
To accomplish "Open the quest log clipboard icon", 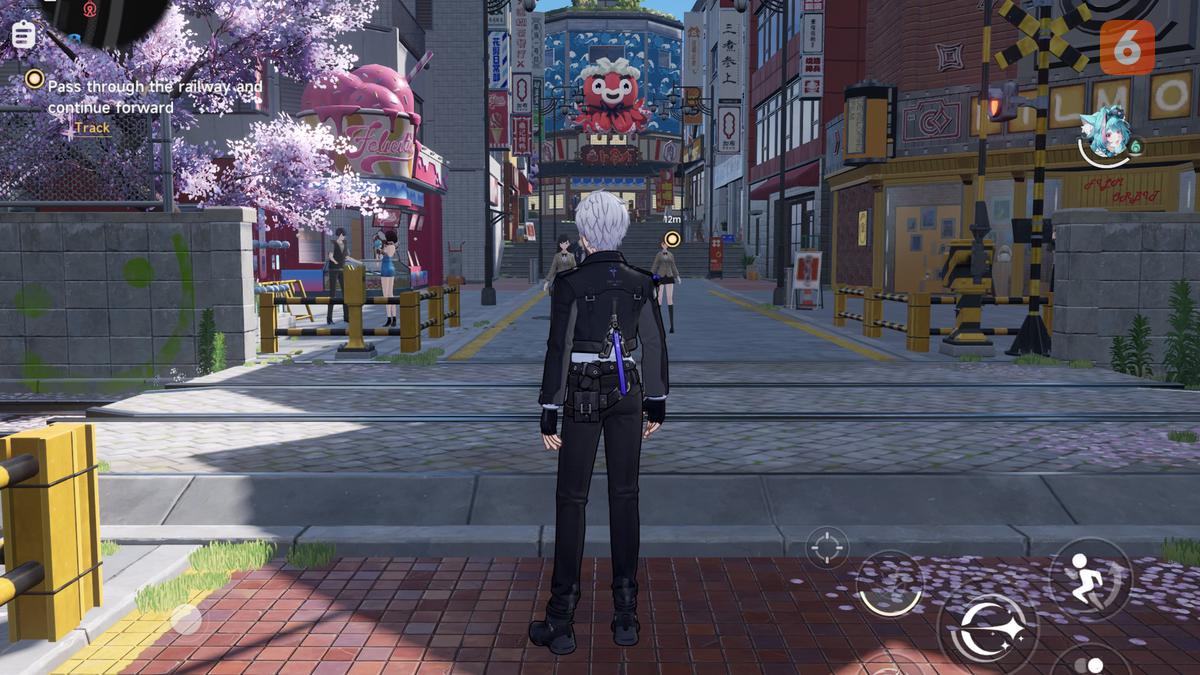I will tap(23, 35).
